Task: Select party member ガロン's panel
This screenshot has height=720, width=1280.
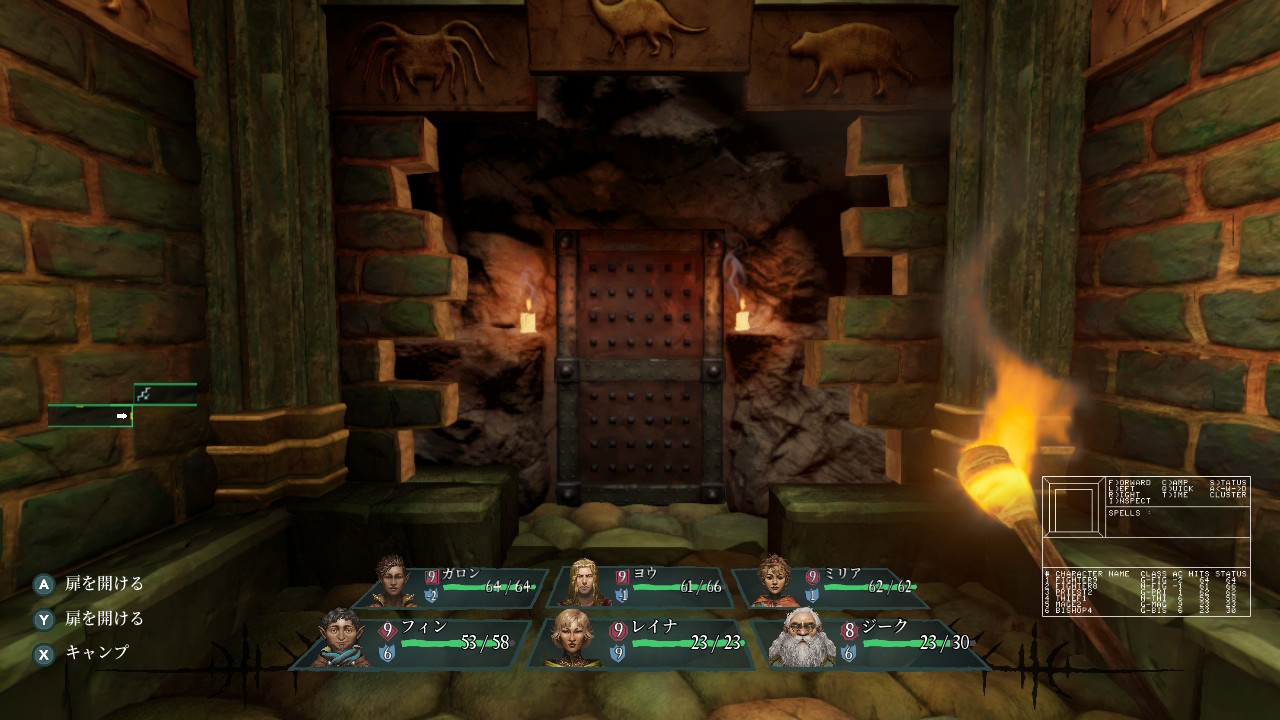Action: coord(455,587)
